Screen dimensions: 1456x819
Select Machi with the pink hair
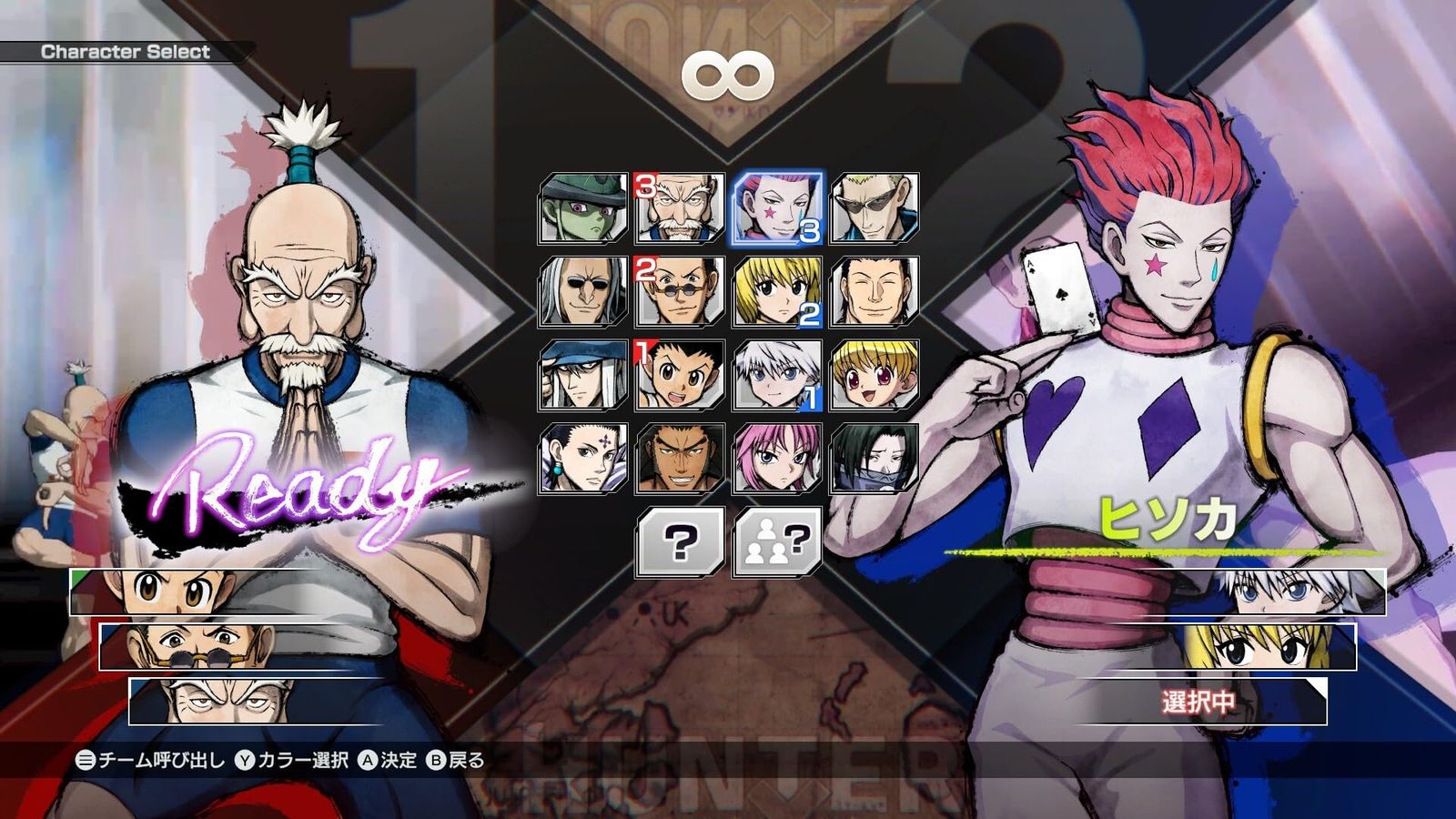[x=777, y=458]
